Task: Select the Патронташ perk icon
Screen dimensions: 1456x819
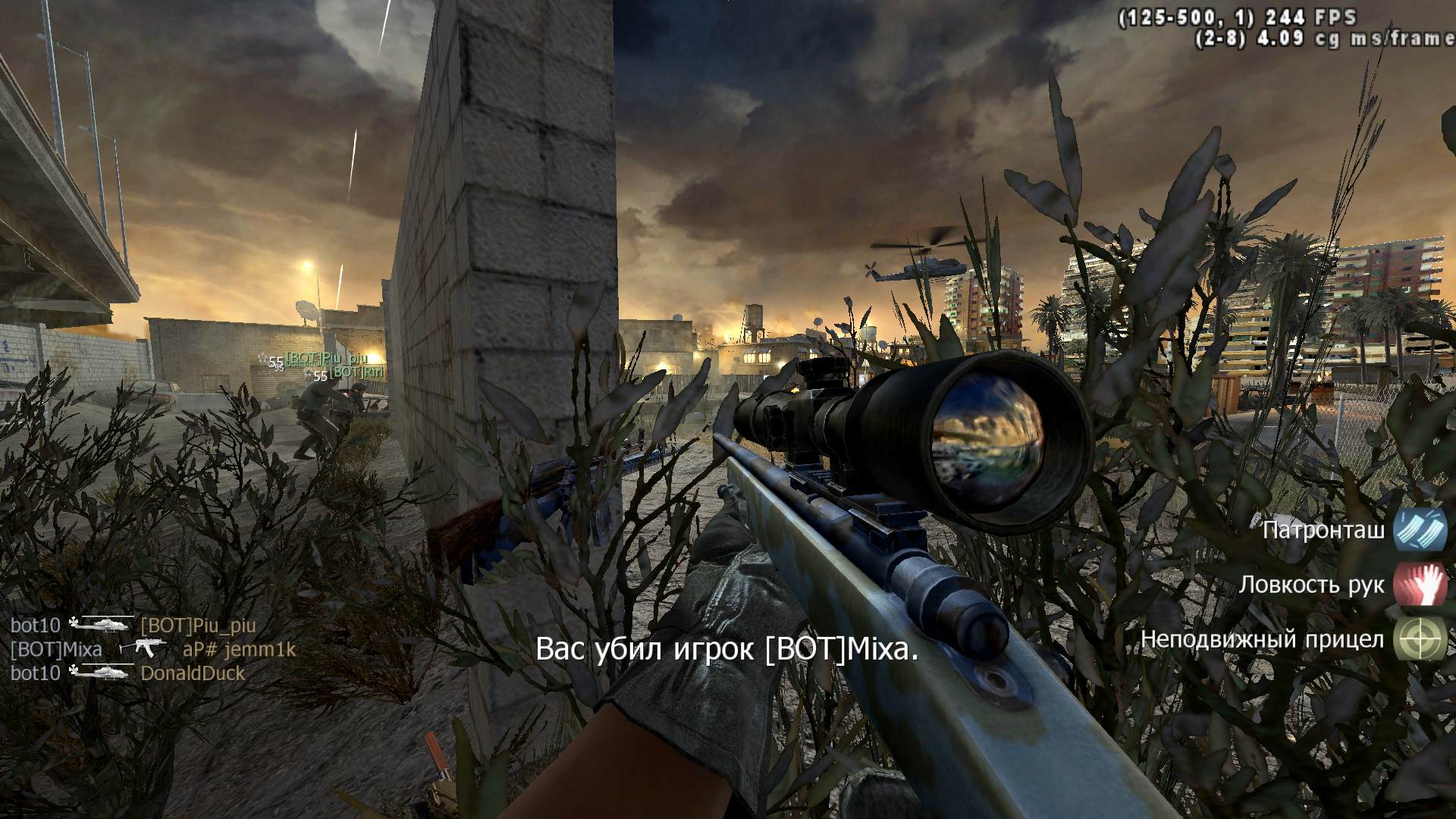Action: coord(1420,530)
